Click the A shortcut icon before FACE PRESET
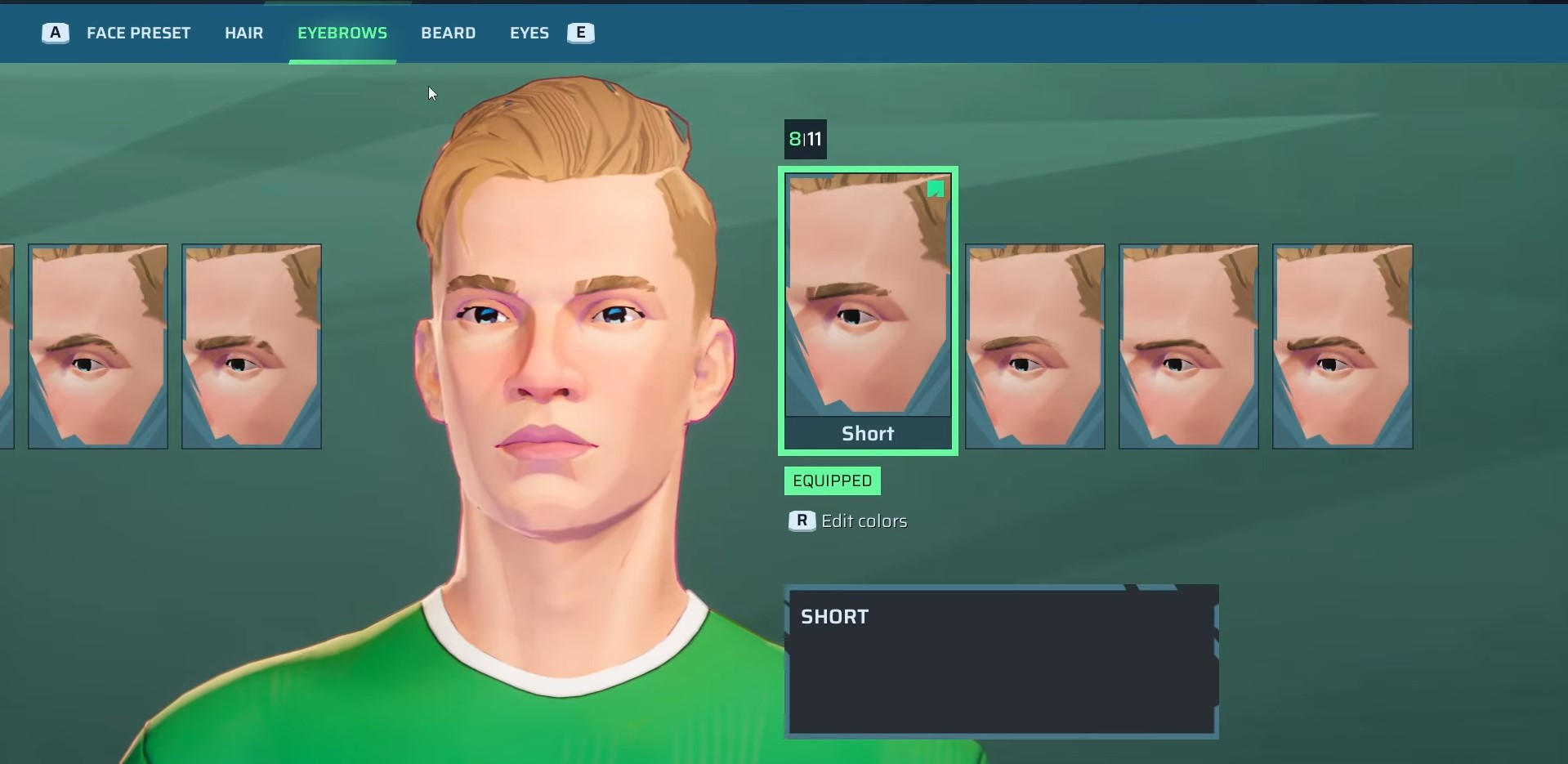 (54, 33)
